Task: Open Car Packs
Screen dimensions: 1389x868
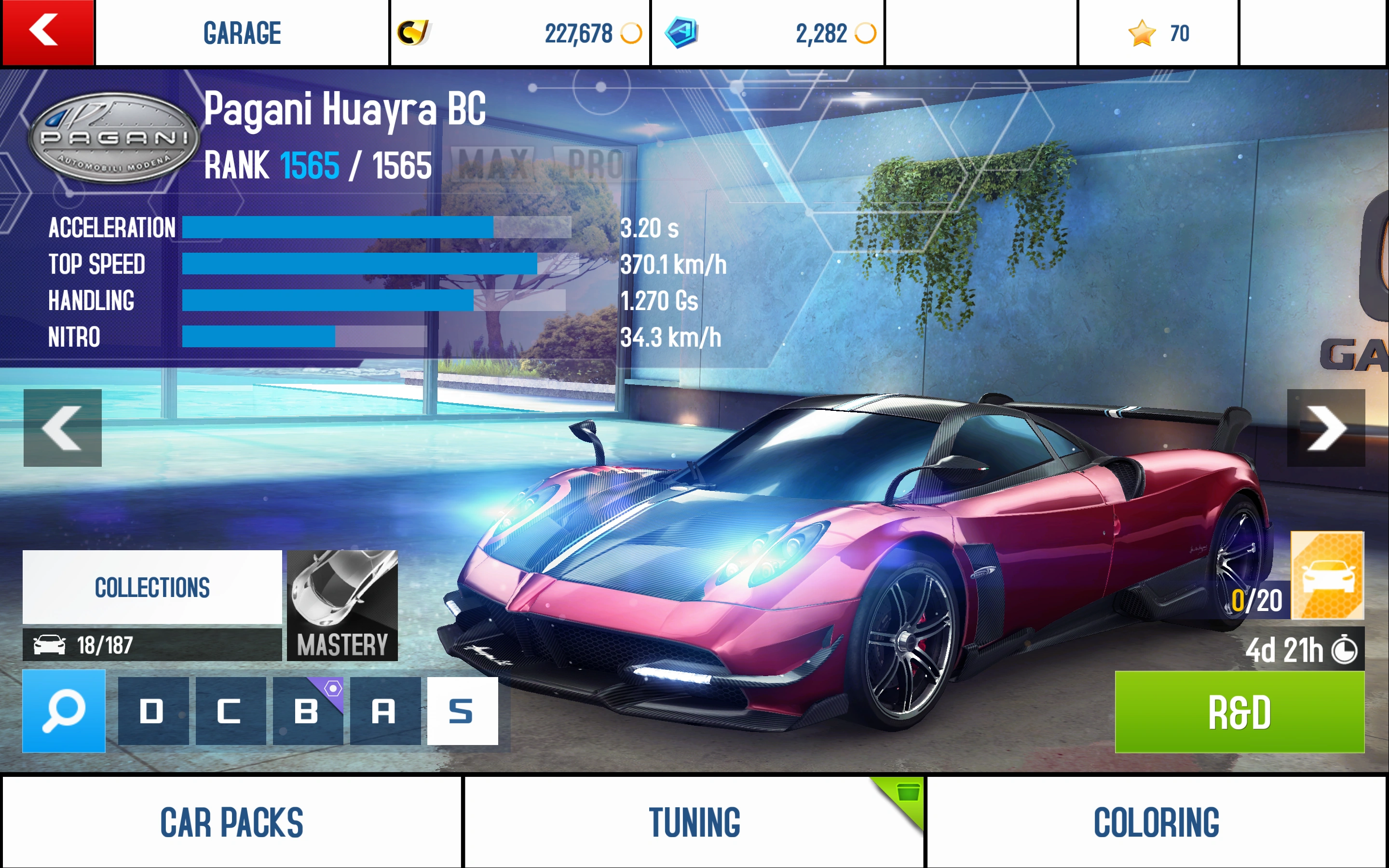Action: coord(231,822)
